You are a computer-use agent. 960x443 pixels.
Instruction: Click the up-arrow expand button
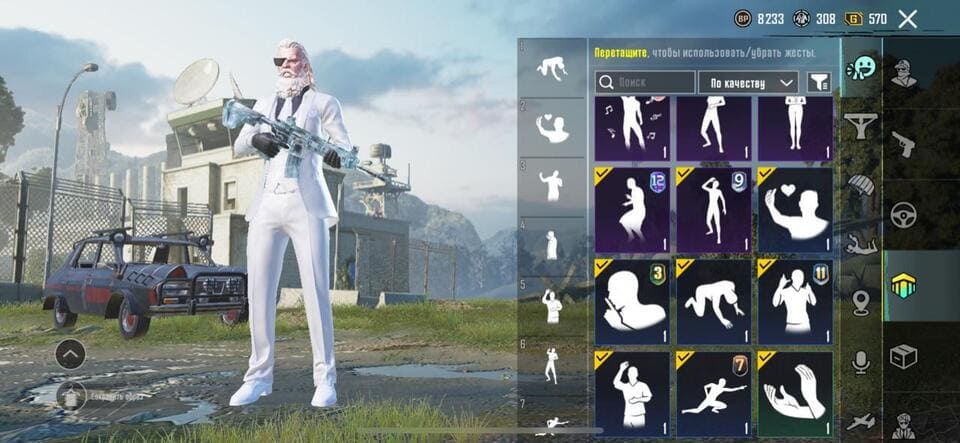click(x=70, y=353)
